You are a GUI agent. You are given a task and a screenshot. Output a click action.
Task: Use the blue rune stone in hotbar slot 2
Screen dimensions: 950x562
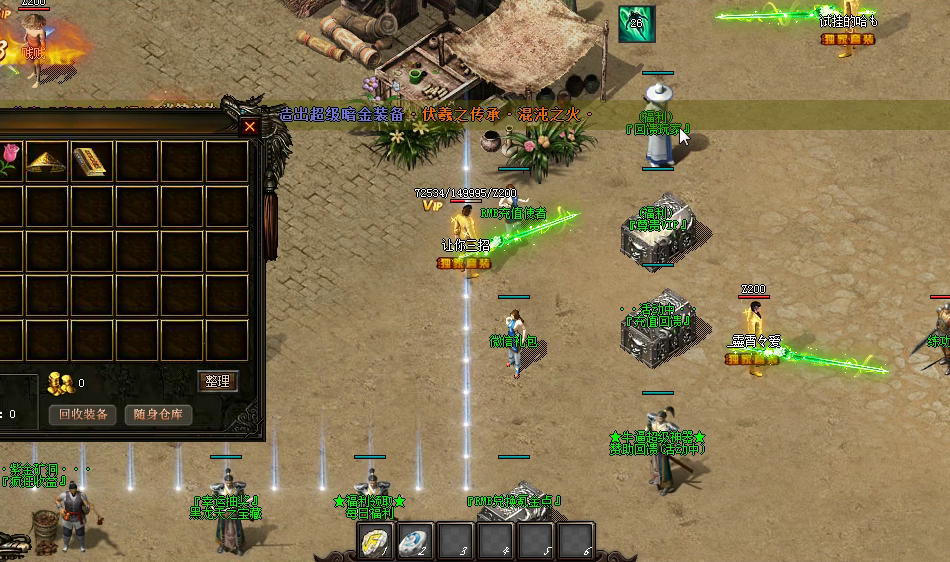(416, 541)
